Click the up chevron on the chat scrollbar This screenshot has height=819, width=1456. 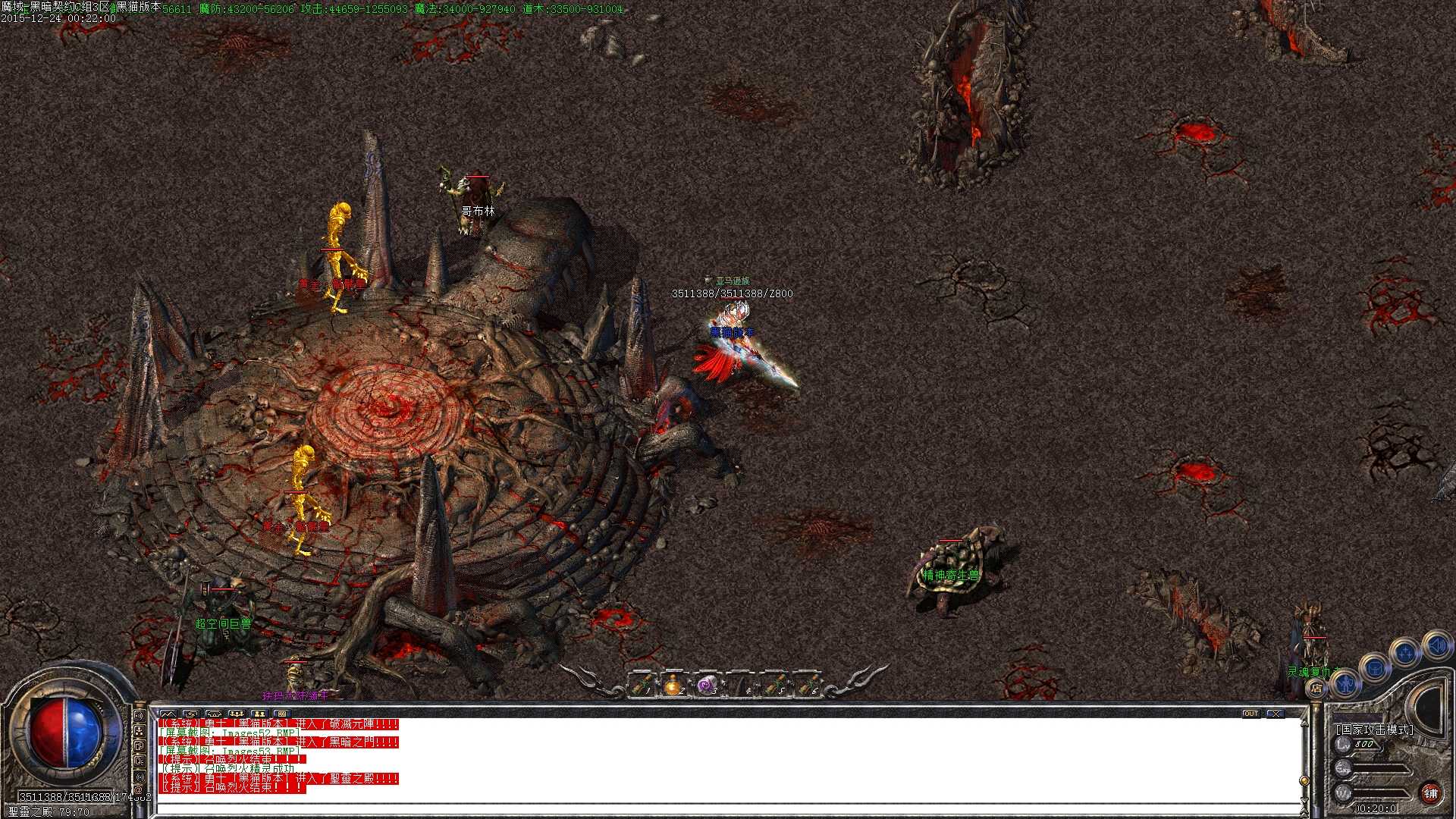click(x=1304, y=723)
